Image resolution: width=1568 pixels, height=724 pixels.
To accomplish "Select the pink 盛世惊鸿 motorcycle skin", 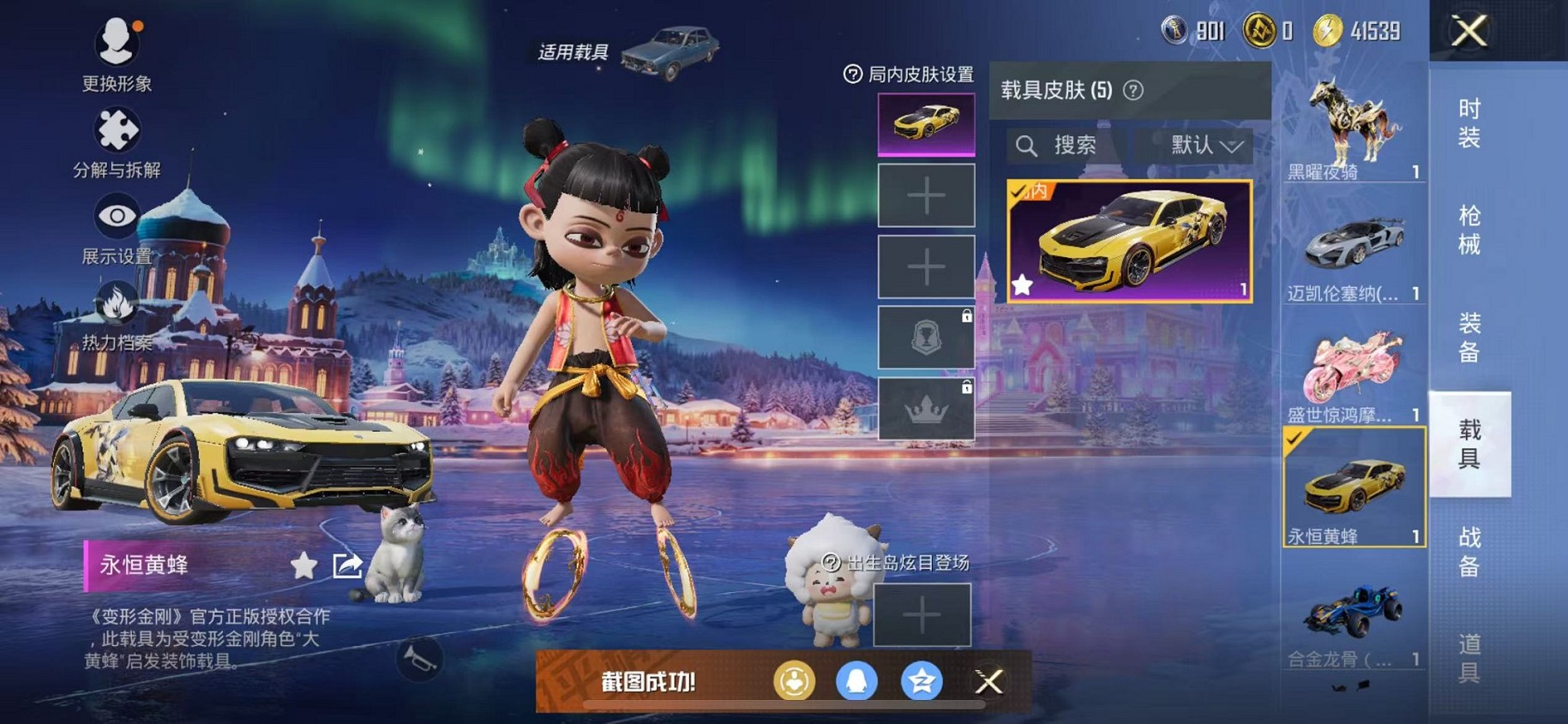I will (1353, 370).
